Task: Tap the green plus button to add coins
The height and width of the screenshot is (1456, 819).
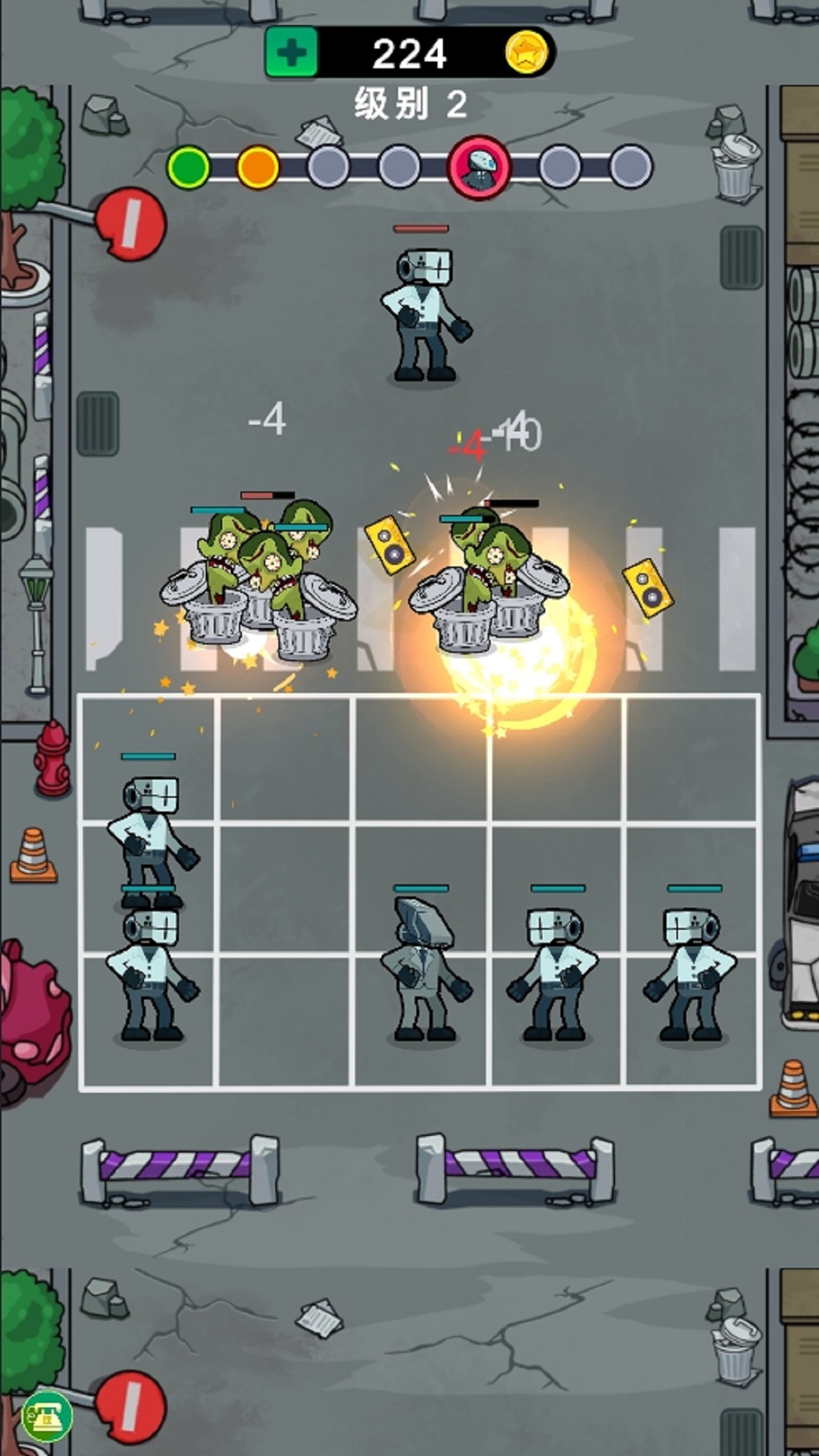Action: pyautogui.click(x=291, y=52)
